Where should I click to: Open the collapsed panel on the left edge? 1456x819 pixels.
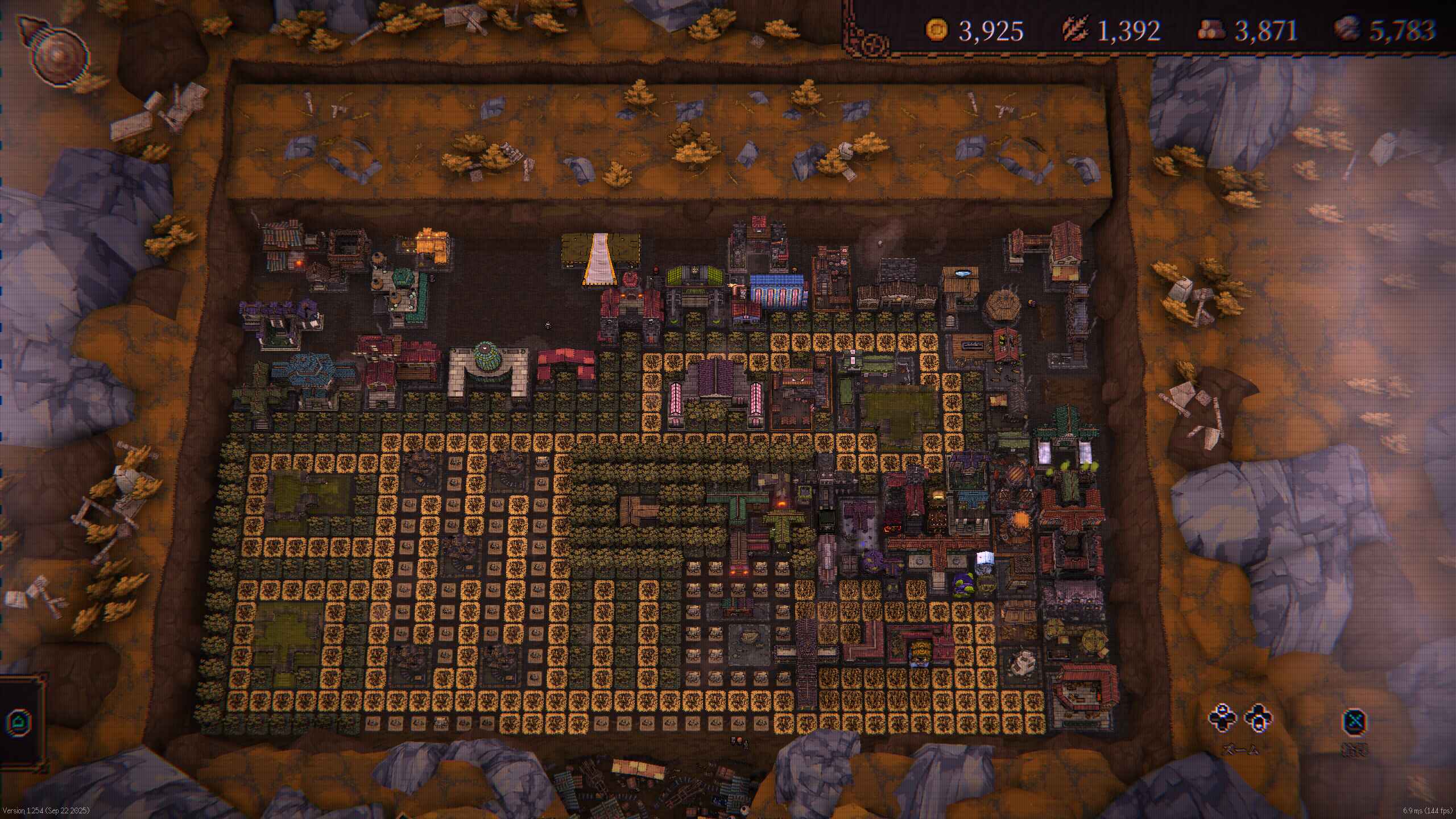coord(20,722)
